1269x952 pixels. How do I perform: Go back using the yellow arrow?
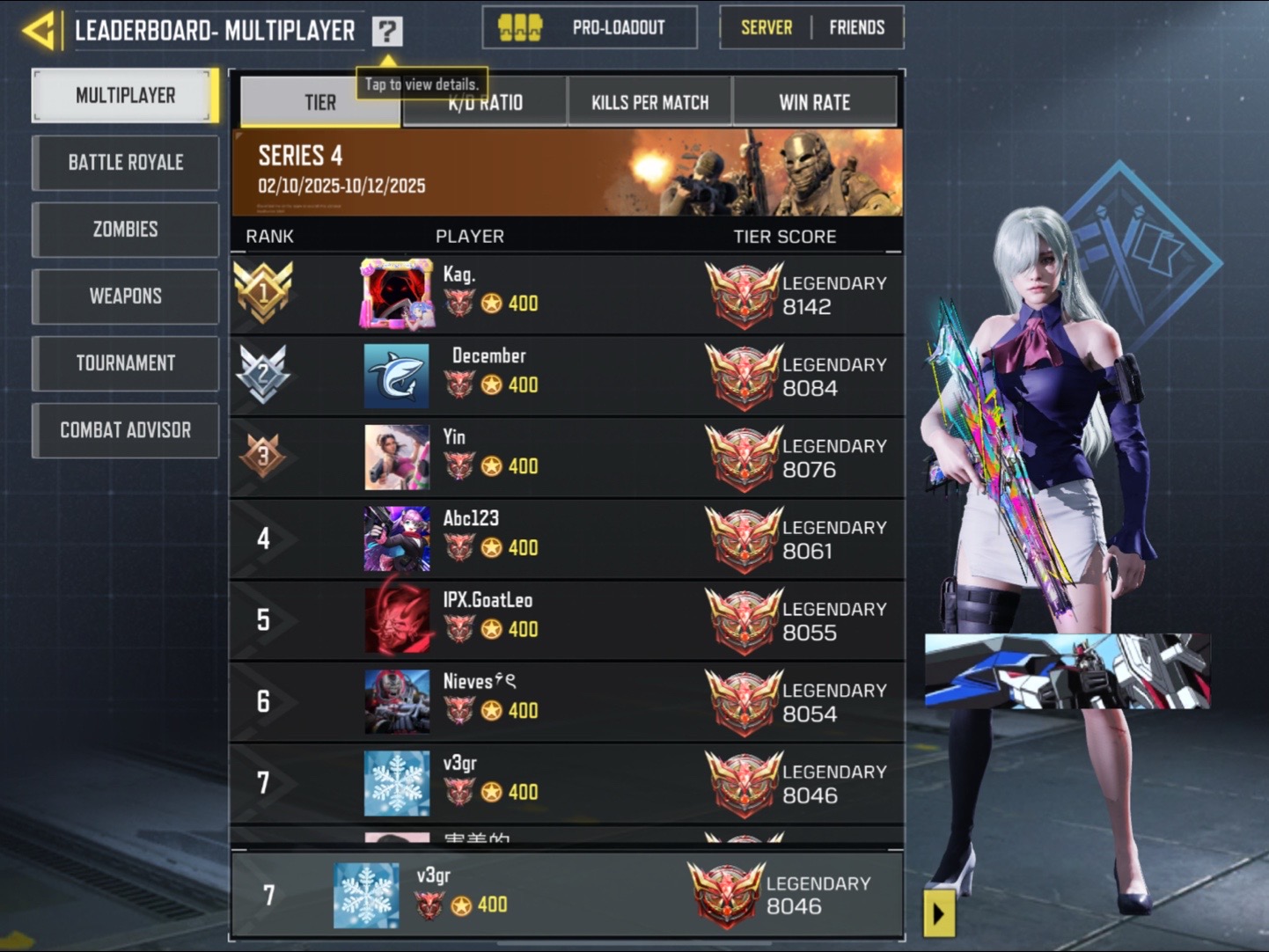40,31
